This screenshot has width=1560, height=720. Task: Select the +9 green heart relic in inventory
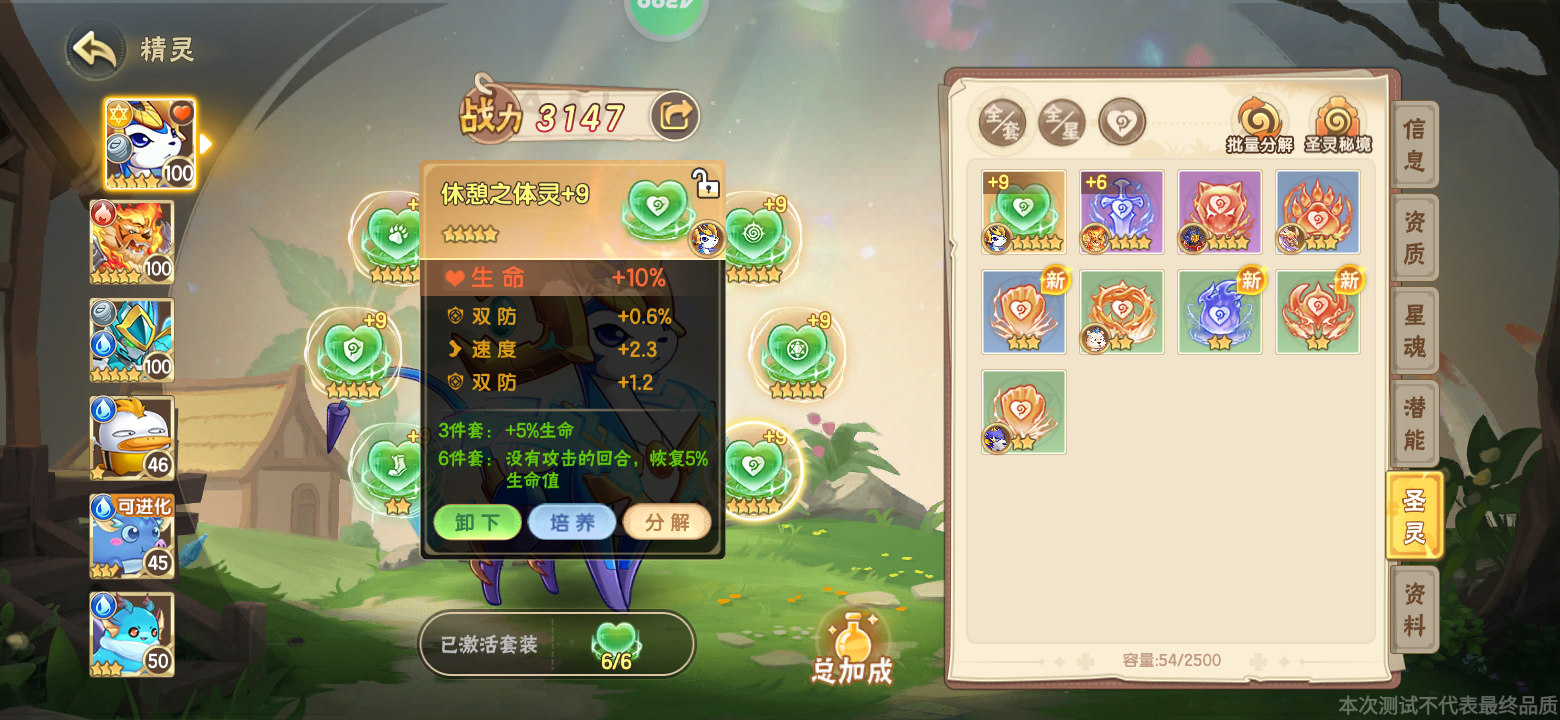click(x=1023, y=211)
